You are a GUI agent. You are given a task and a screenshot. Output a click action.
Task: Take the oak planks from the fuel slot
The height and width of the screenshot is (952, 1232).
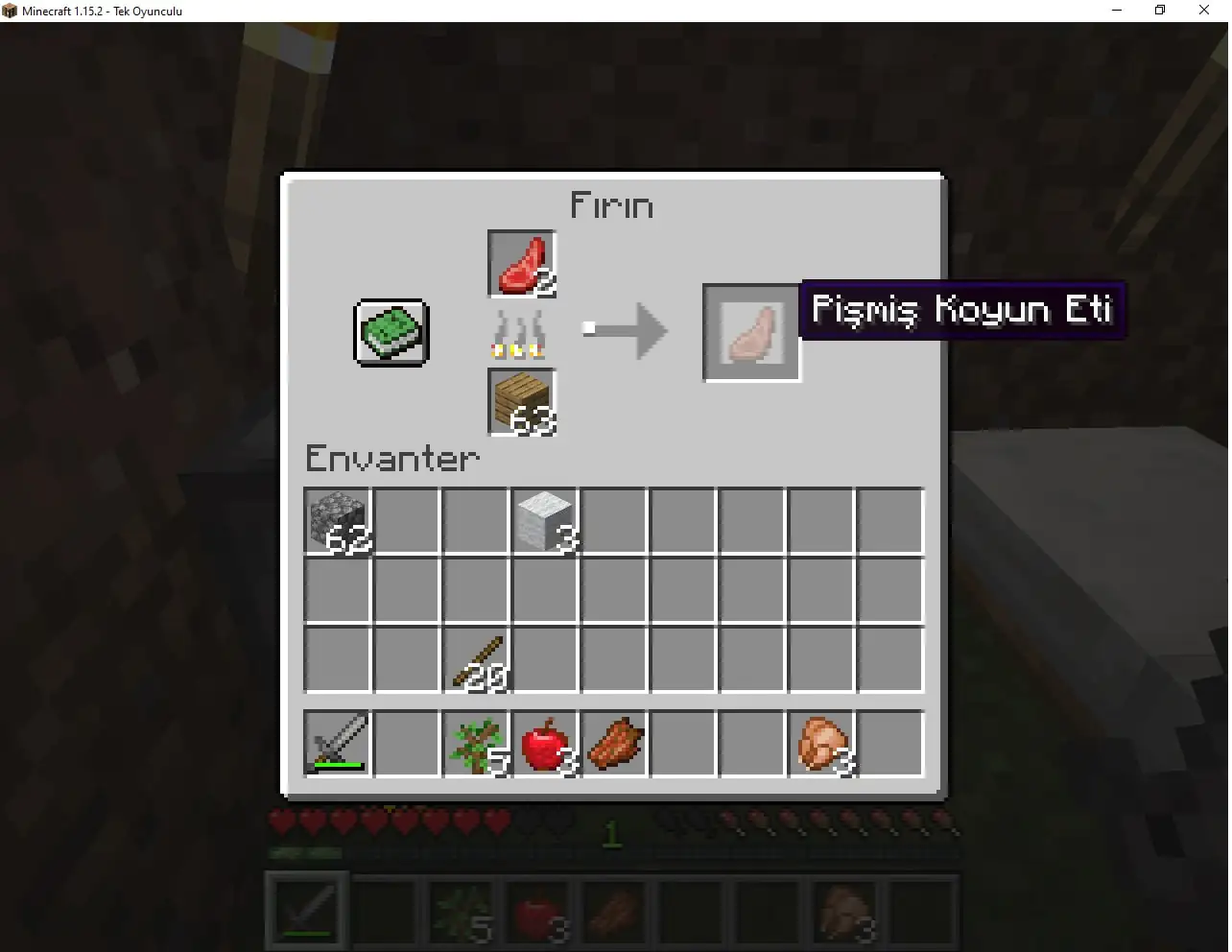[520, 402]
